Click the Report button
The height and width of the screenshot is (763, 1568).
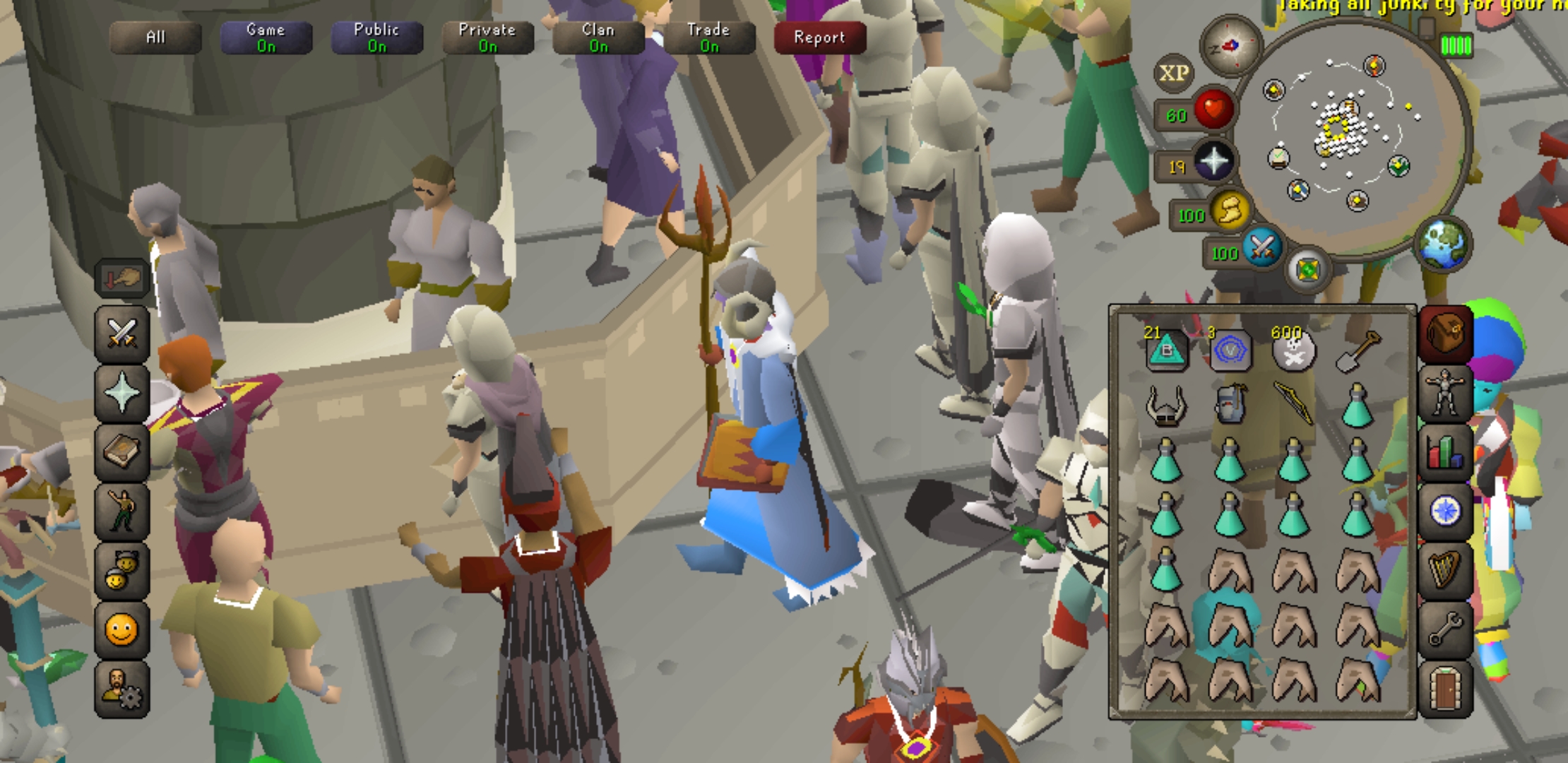[818, 38]
